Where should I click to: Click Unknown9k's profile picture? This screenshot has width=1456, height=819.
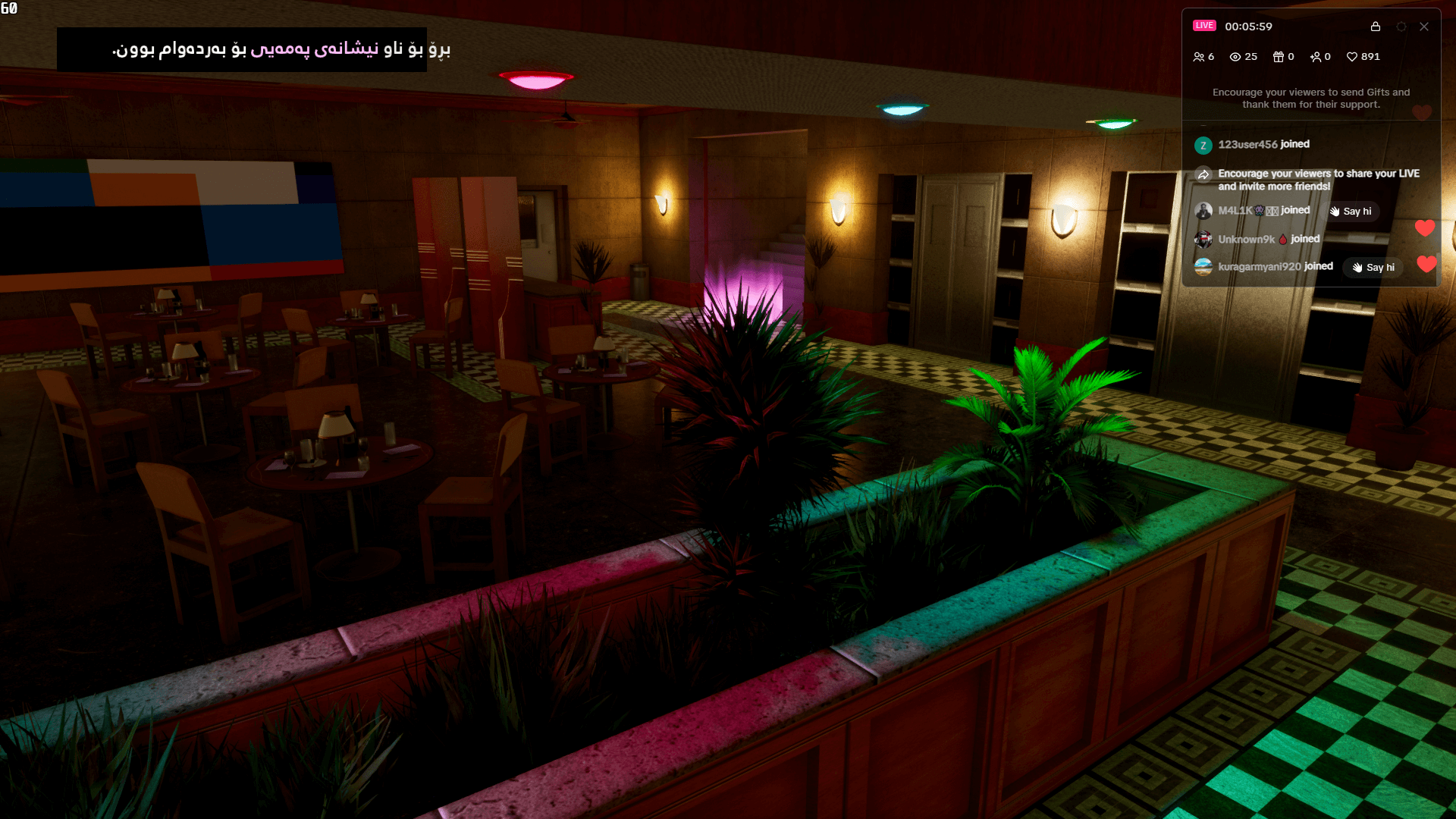(1205, 239)
